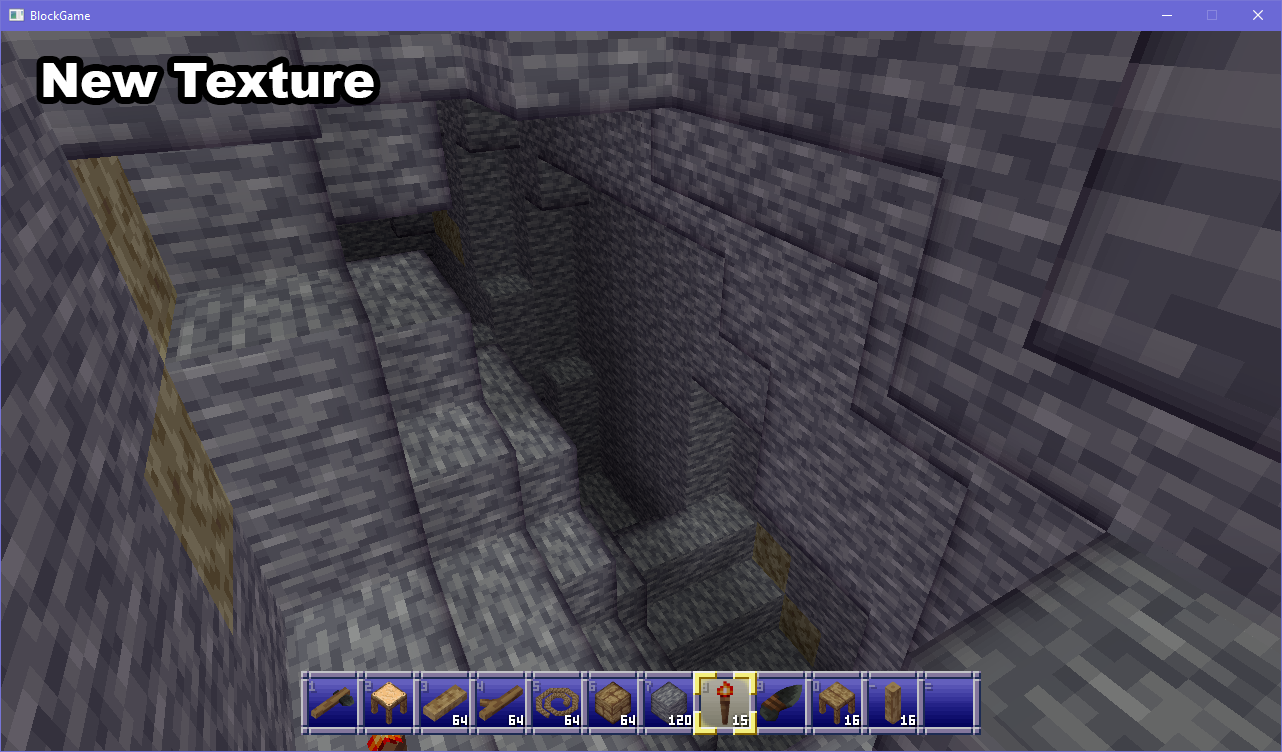The height and width of the screenshot is (752, 1282).
Task: Click the New Texture overlay text
Action: [x=206, y=80]
